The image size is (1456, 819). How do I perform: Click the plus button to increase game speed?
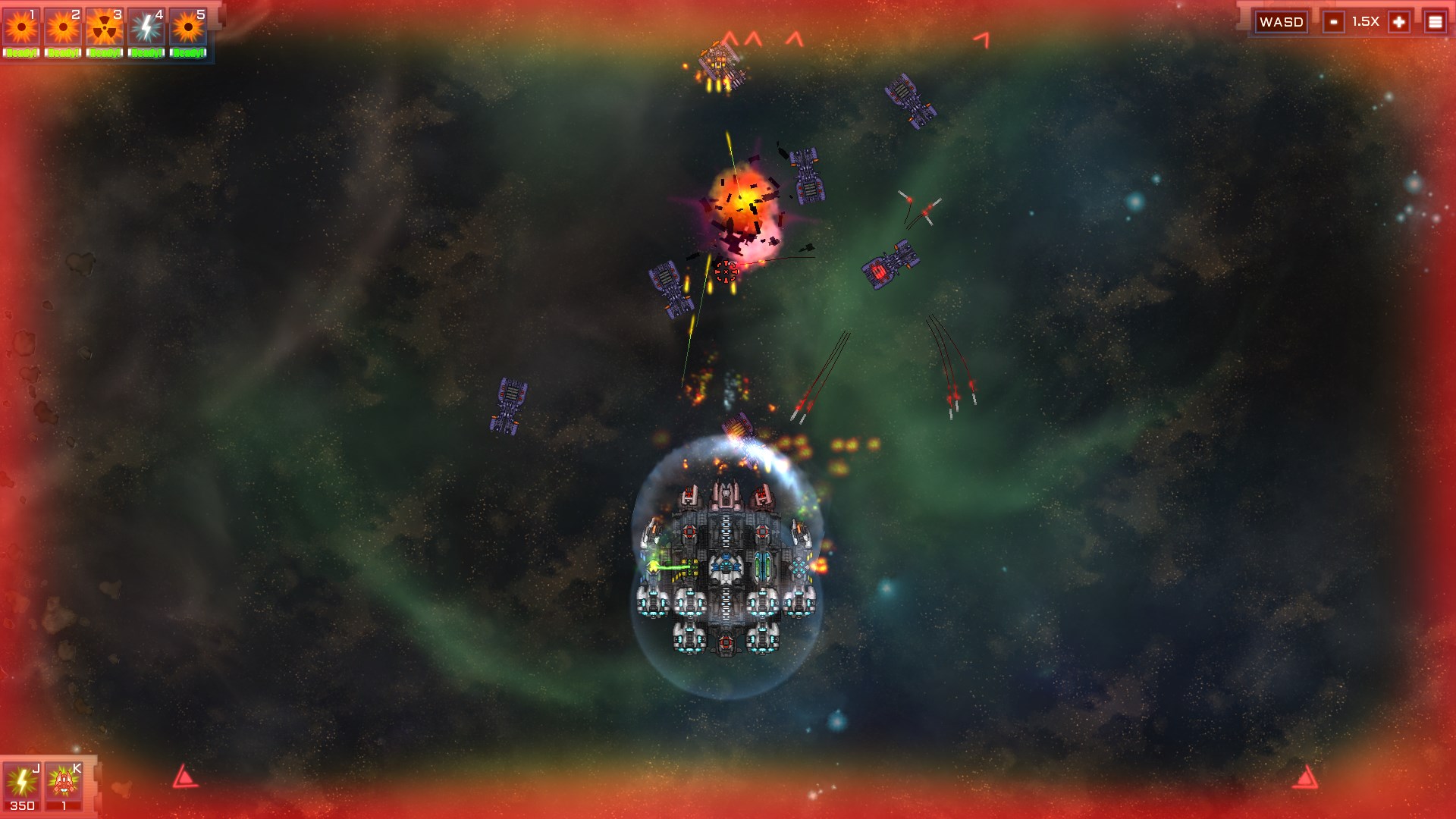coord(1399,21)
